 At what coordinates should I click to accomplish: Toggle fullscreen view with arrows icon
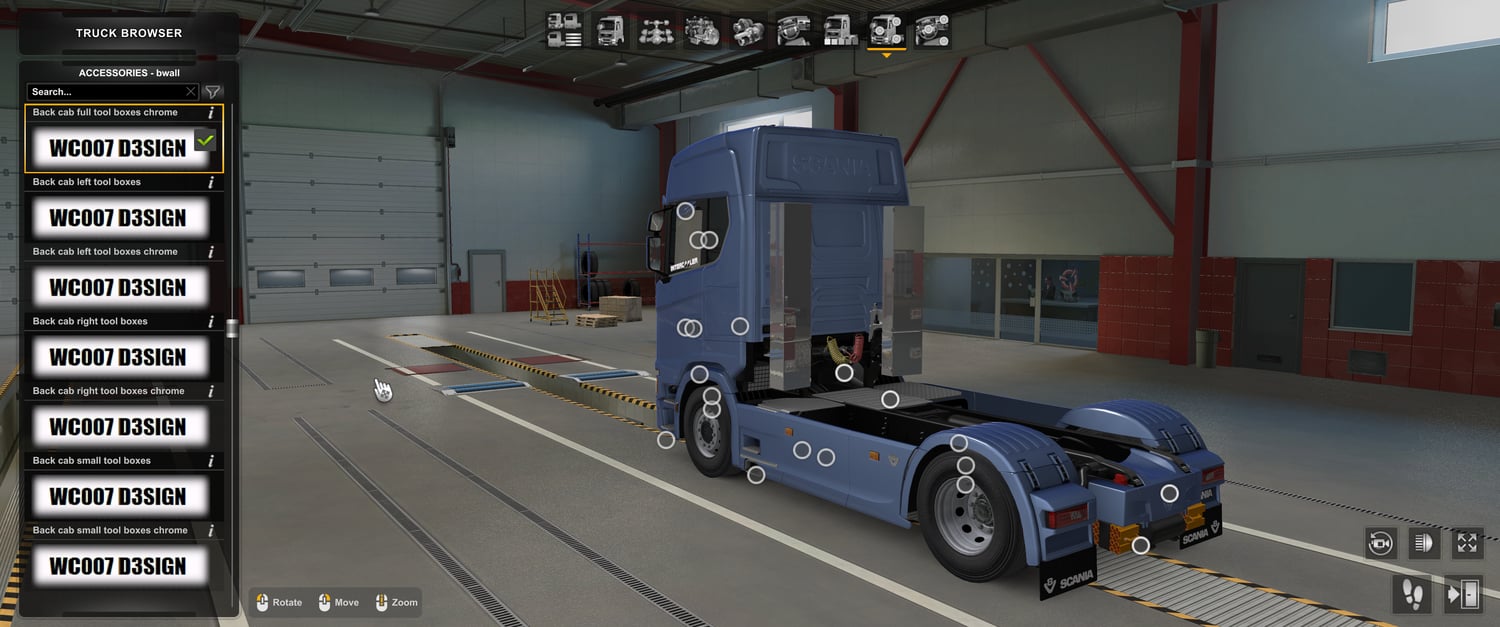[1467, 543]
